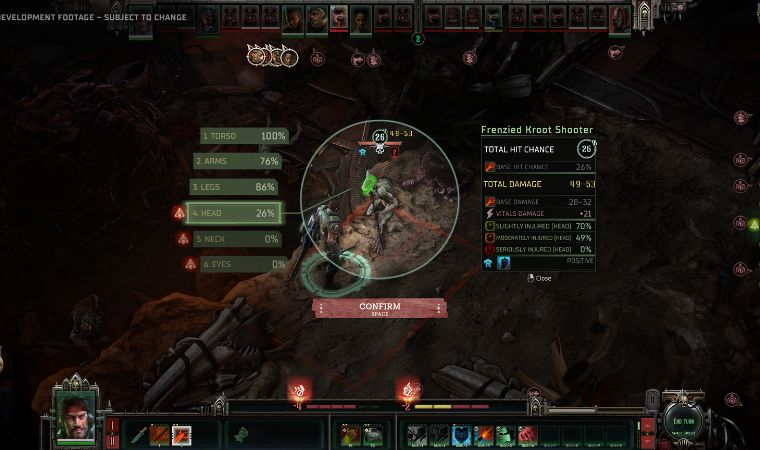Confirm the targeted shot

coord(379,308)
